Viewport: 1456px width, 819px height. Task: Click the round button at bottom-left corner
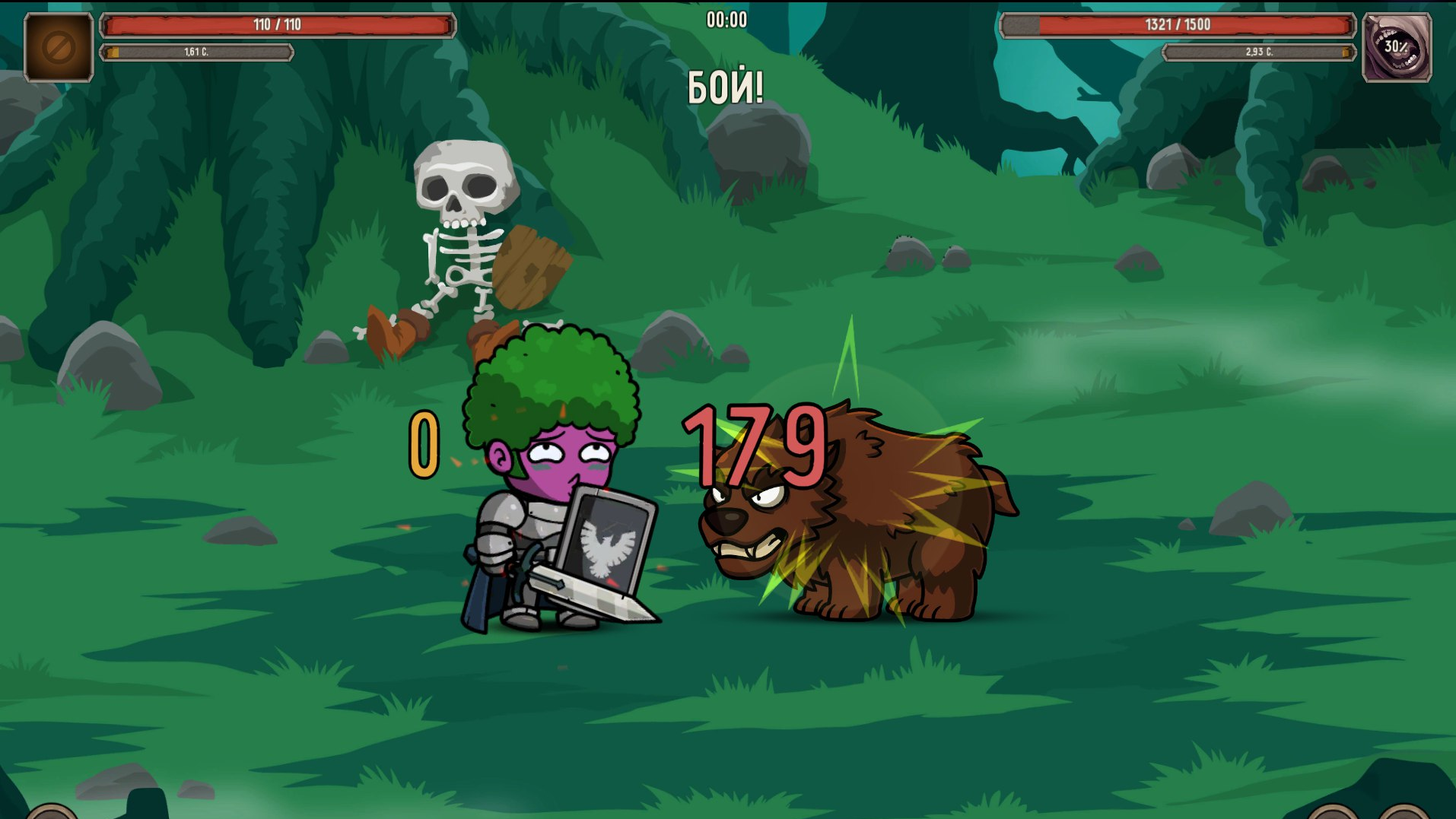click(52, 814)
